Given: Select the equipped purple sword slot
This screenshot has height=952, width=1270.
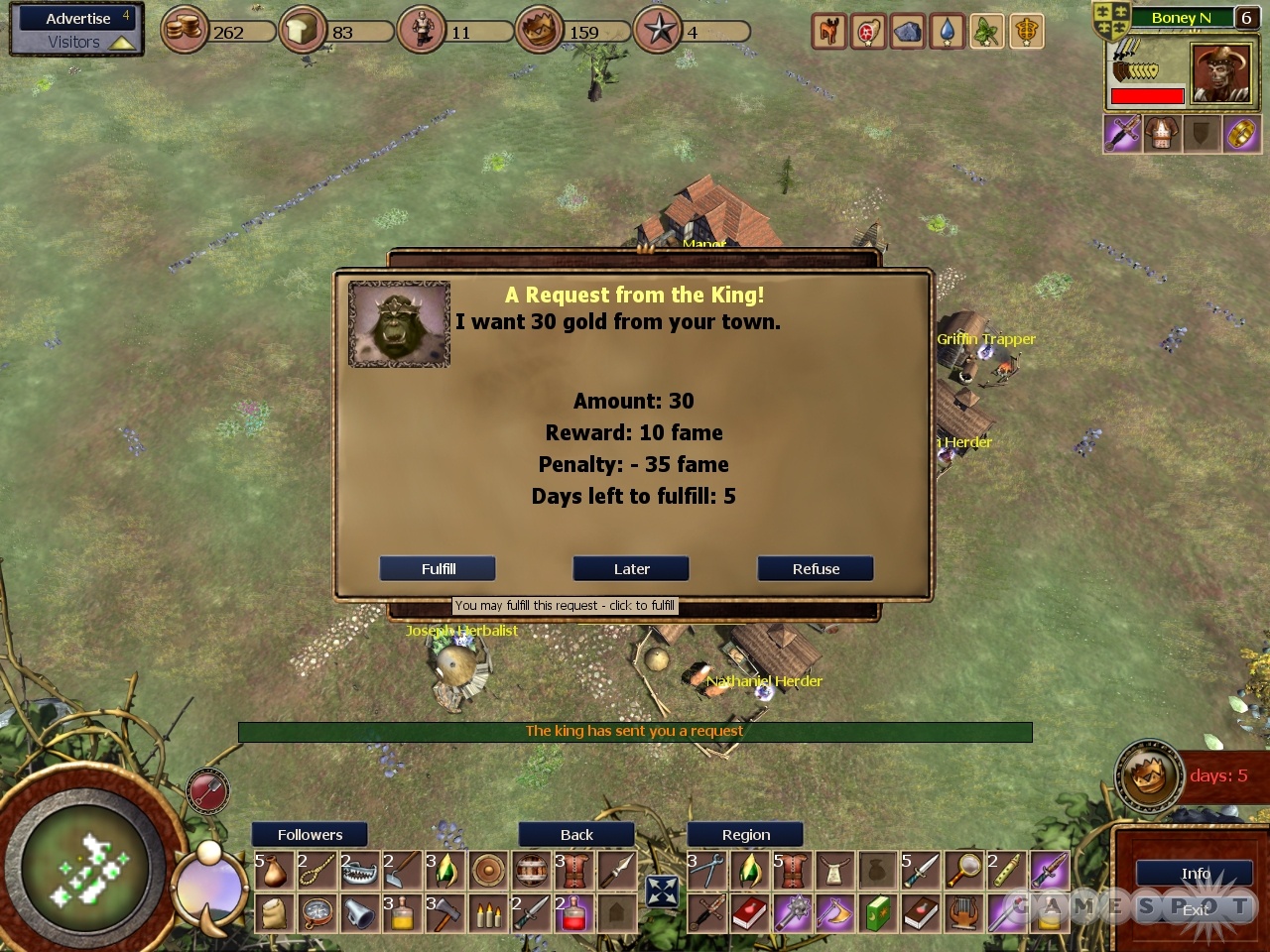Looking at the screenshot, I should (1122, 134).
